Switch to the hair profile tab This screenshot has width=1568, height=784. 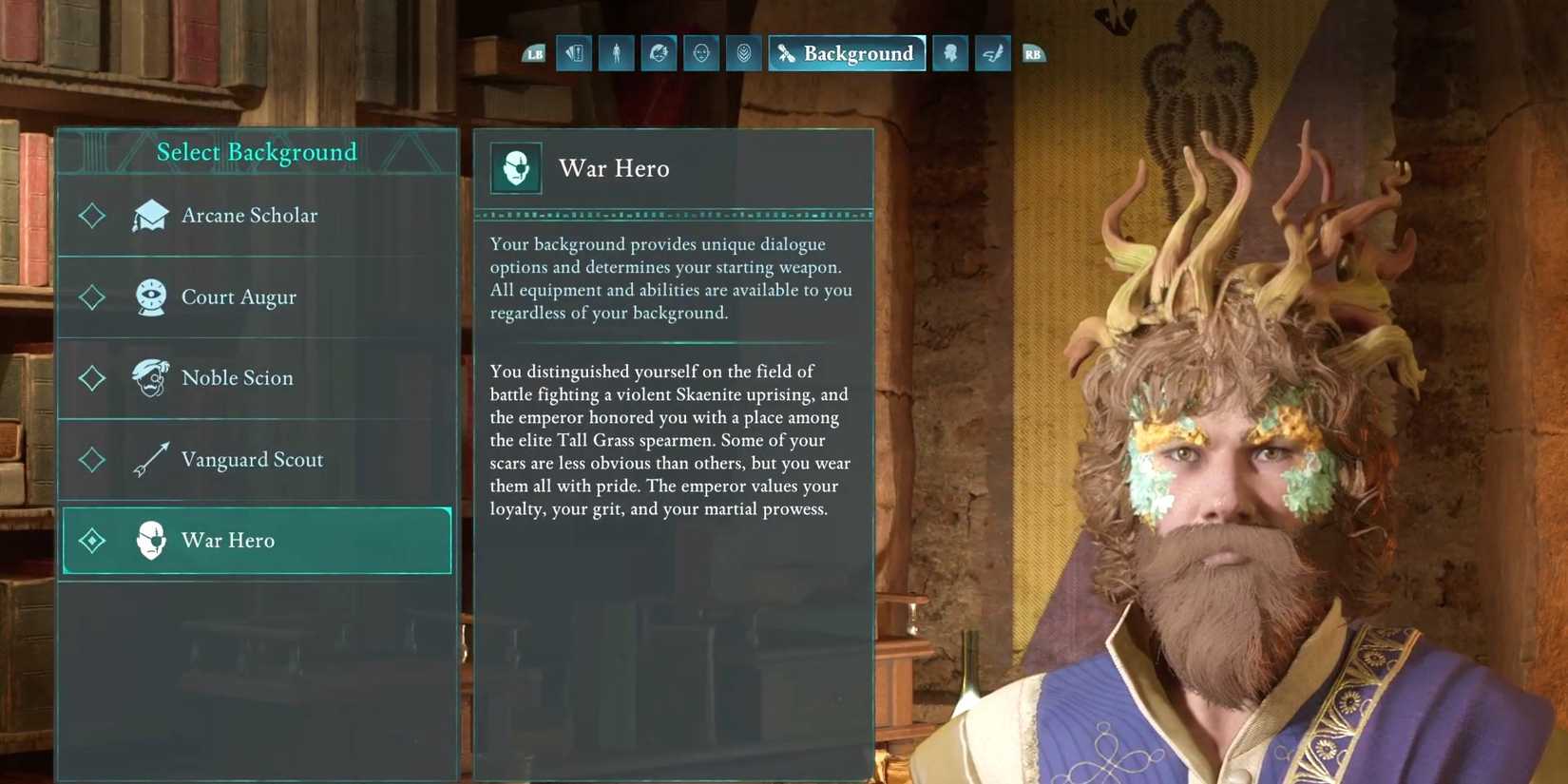coord(659,54)
